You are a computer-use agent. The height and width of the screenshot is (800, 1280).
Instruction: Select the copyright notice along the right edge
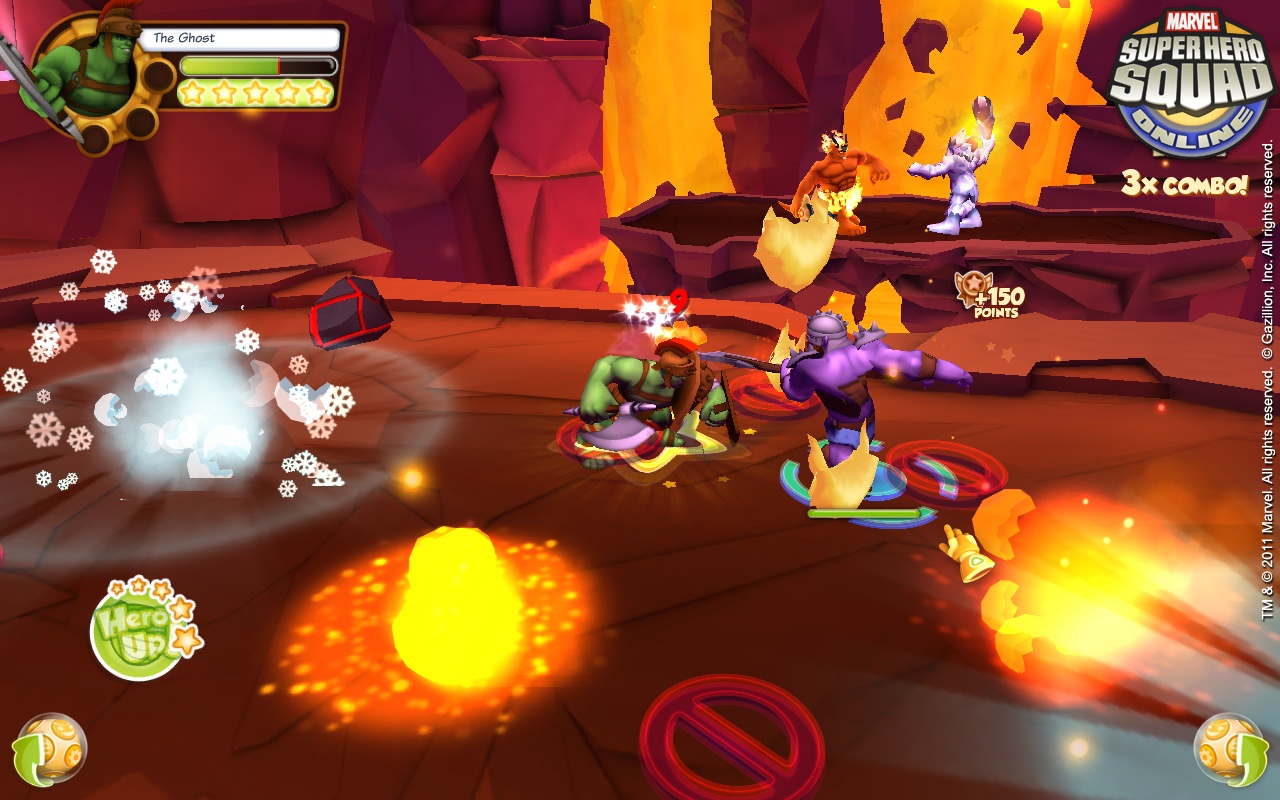pyautogui.click(x=1268, y=400)
